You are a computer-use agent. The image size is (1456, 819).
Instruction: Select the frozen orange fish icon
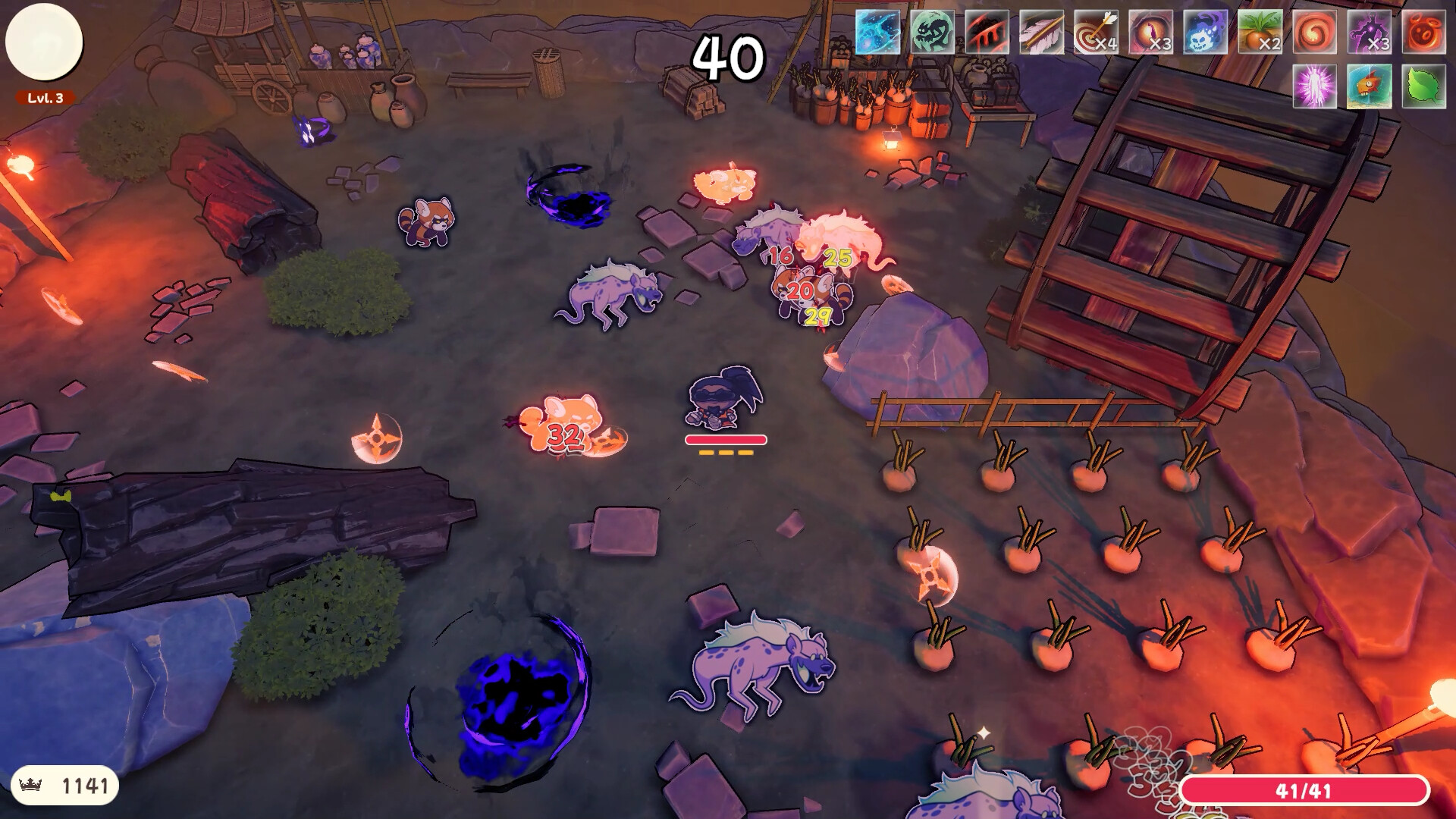[1370, 86]
